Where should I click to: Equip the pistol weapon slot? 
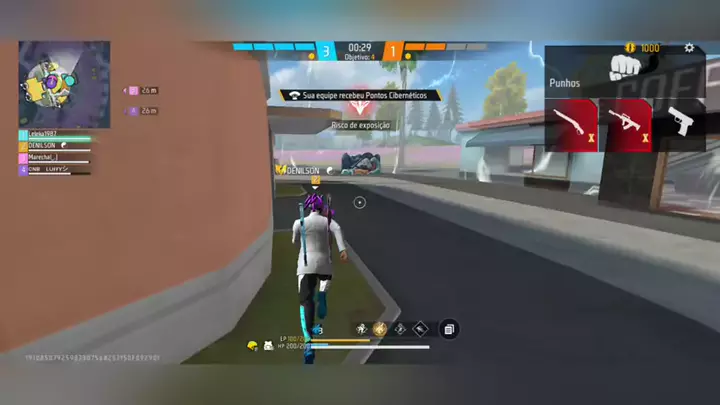(x=681, y=125)
